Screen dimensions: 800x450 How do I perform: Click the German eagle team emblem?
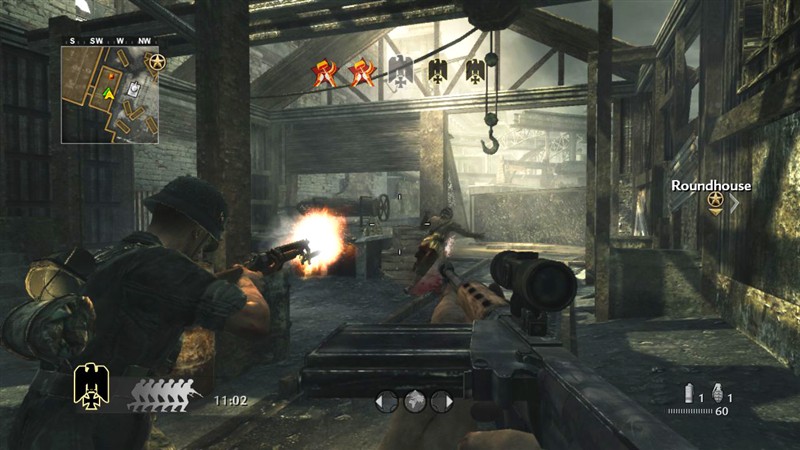point(91,385)
